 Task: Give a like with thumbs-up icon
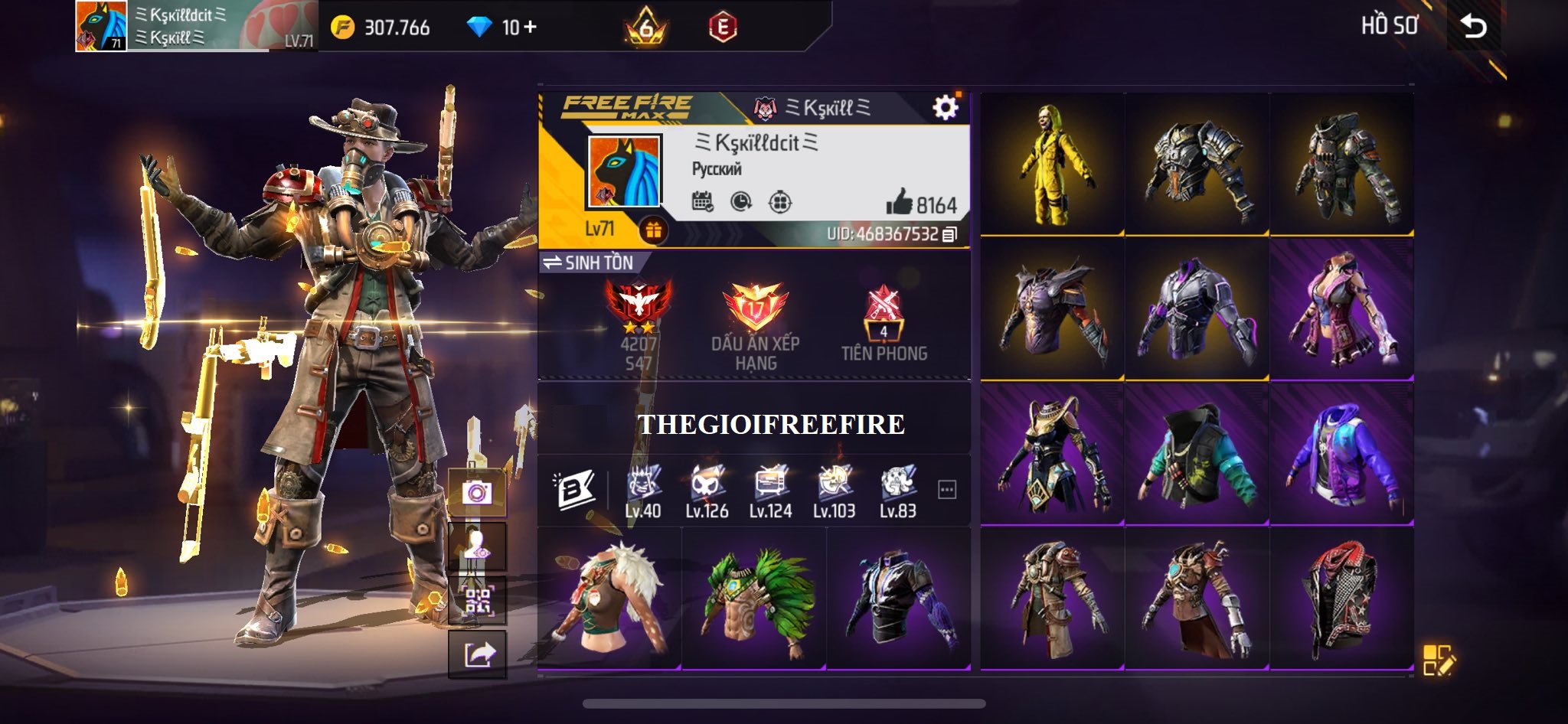tap(900, 203)
